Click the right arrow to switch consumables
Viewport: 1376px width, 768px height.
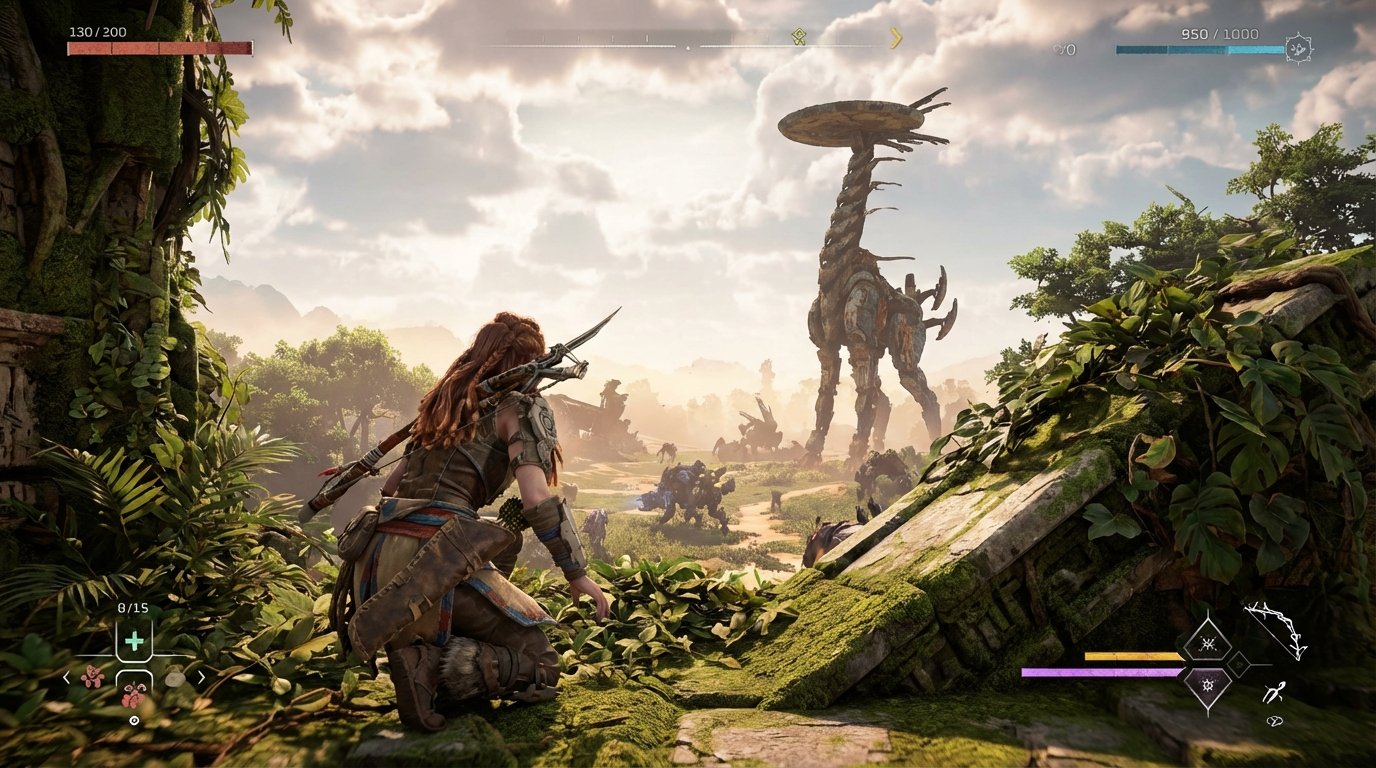click(x=202, y=678)
